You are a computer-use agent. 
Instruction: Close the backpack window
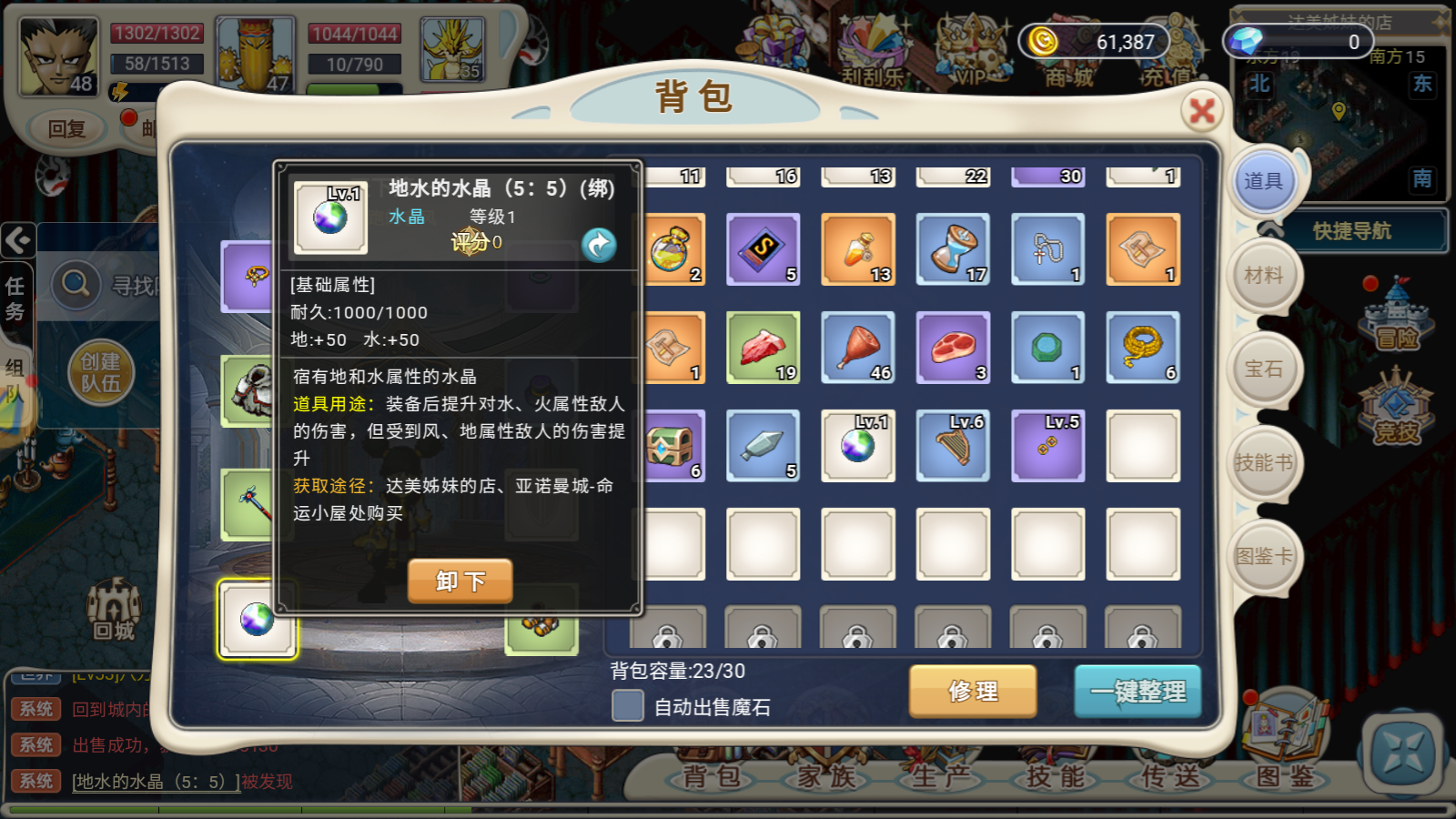(x=1202, y=111)
